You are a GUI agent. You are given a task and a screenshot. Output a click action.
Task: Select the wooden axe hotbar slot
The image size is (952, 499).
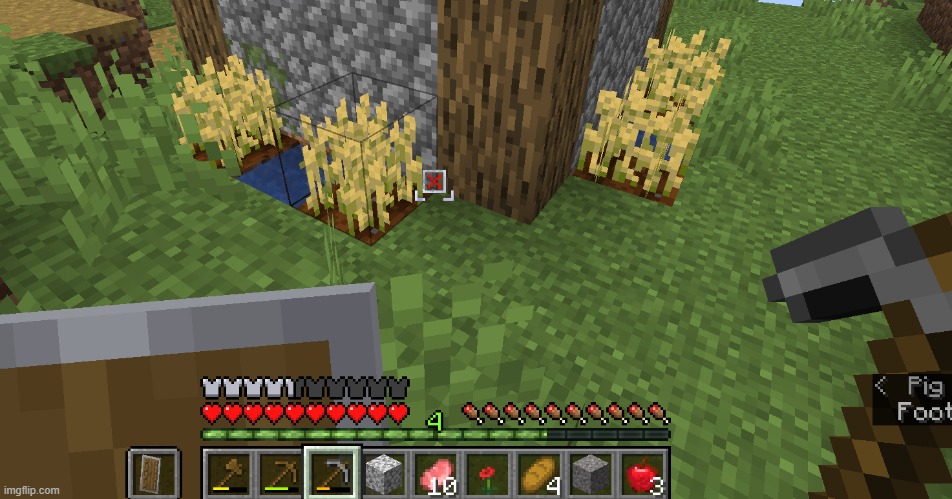click(228, 473)
